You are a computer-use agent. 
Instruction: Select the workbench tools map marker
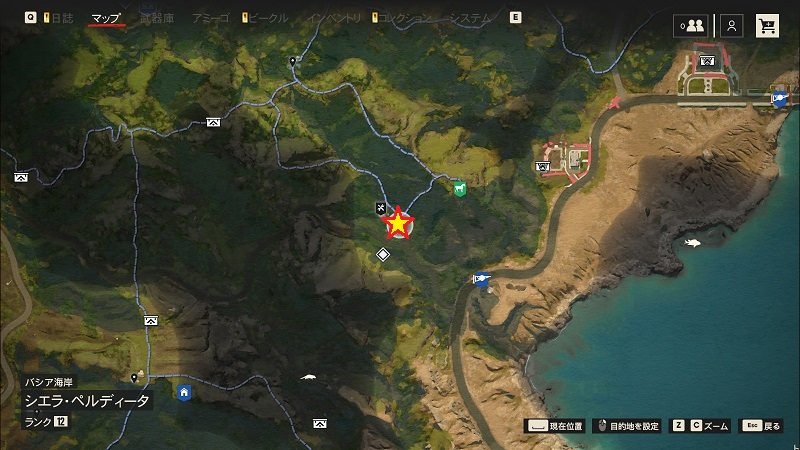point(381,208)
